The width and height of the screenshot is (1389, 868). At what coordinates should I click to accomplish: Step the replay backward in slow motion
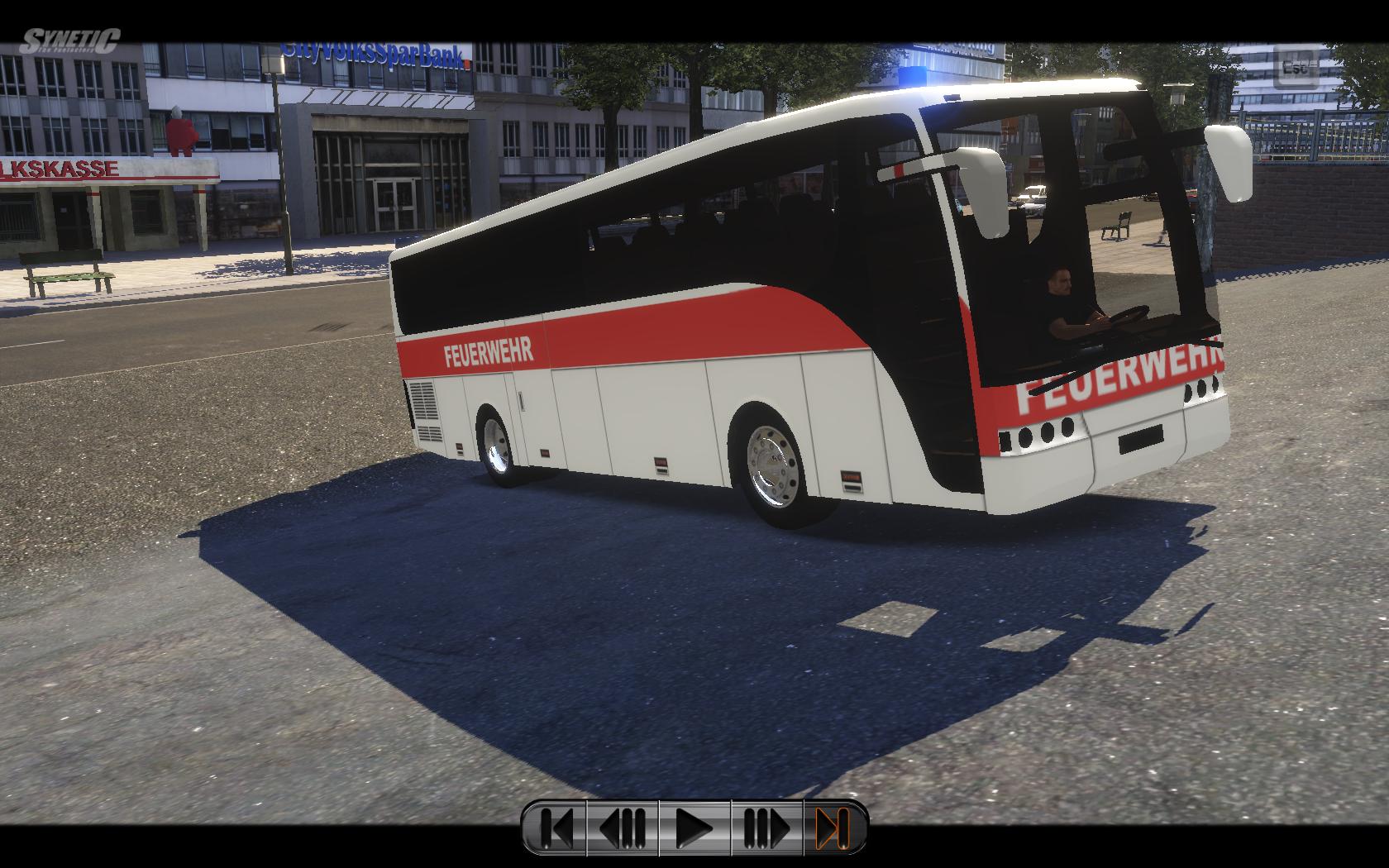[623, 827]
